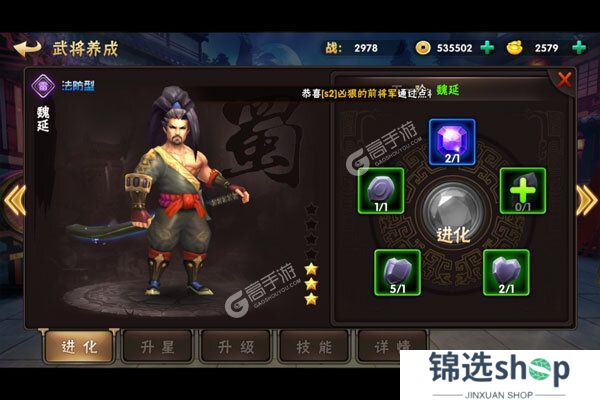The height and width of the screenshot is (400, 600).
Task: Switch to the 进化 tab
Action: point(77,346)
